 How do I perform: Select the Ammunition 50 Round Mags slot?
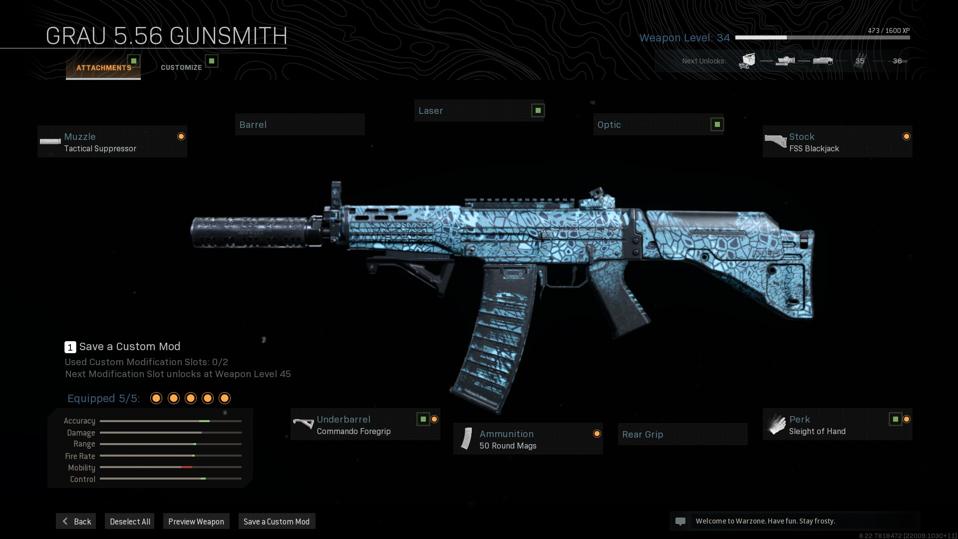click(528, 439)
